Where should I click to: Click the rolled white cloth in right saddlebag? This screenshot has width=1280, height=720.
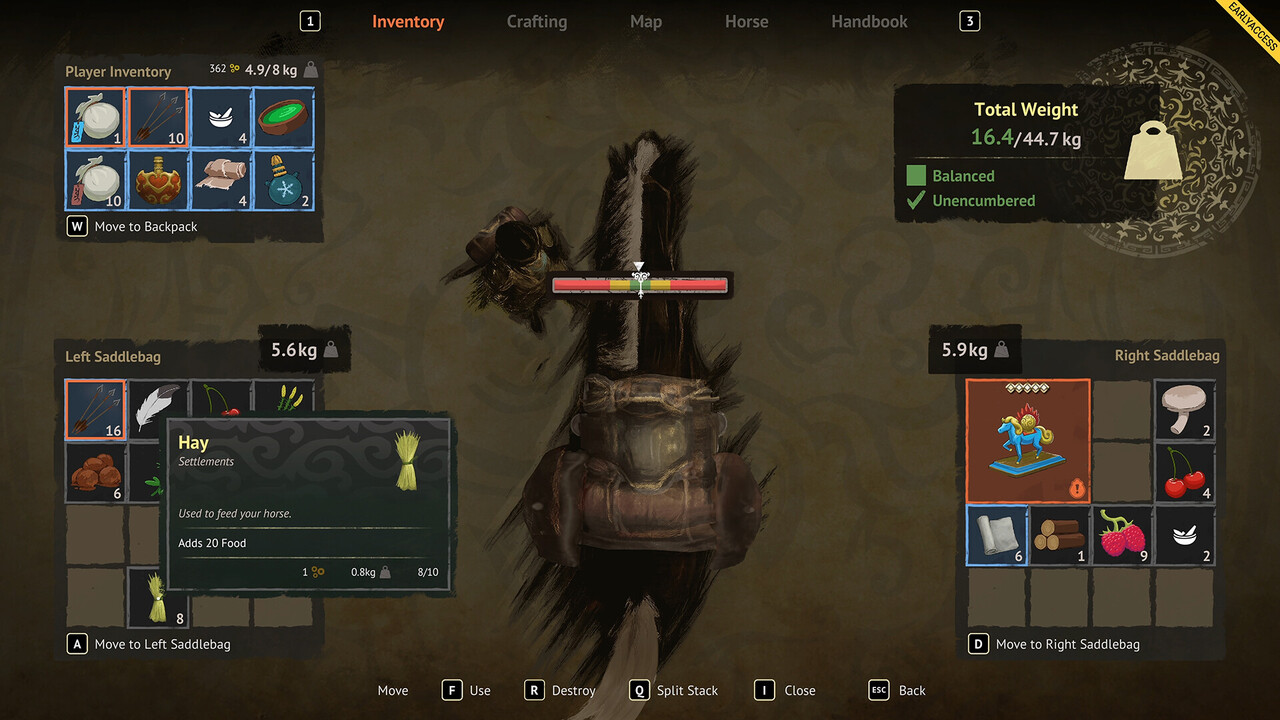[997, 535]
